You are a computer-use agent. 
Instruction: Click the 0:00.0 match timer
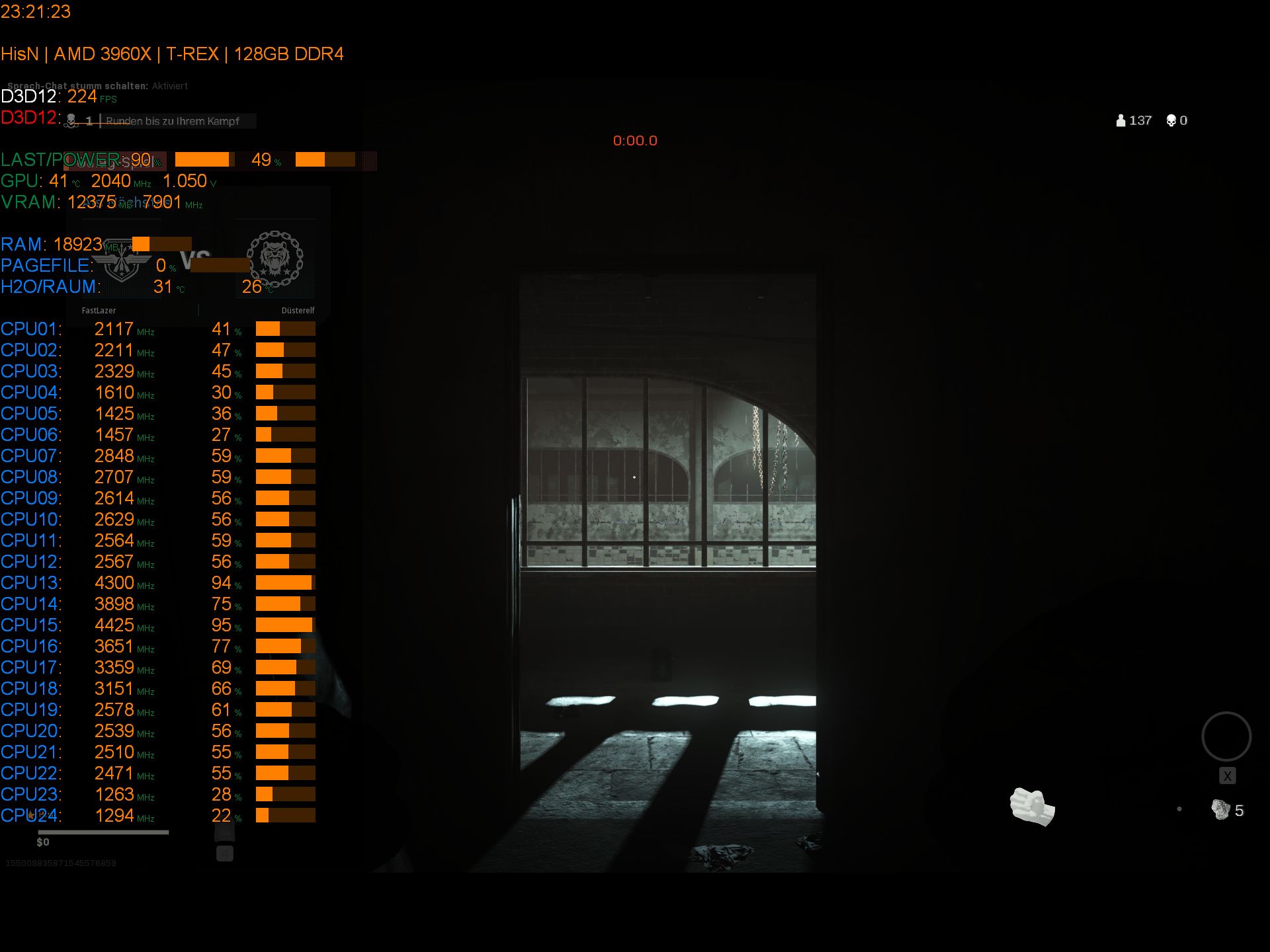(x=634, y=140)
